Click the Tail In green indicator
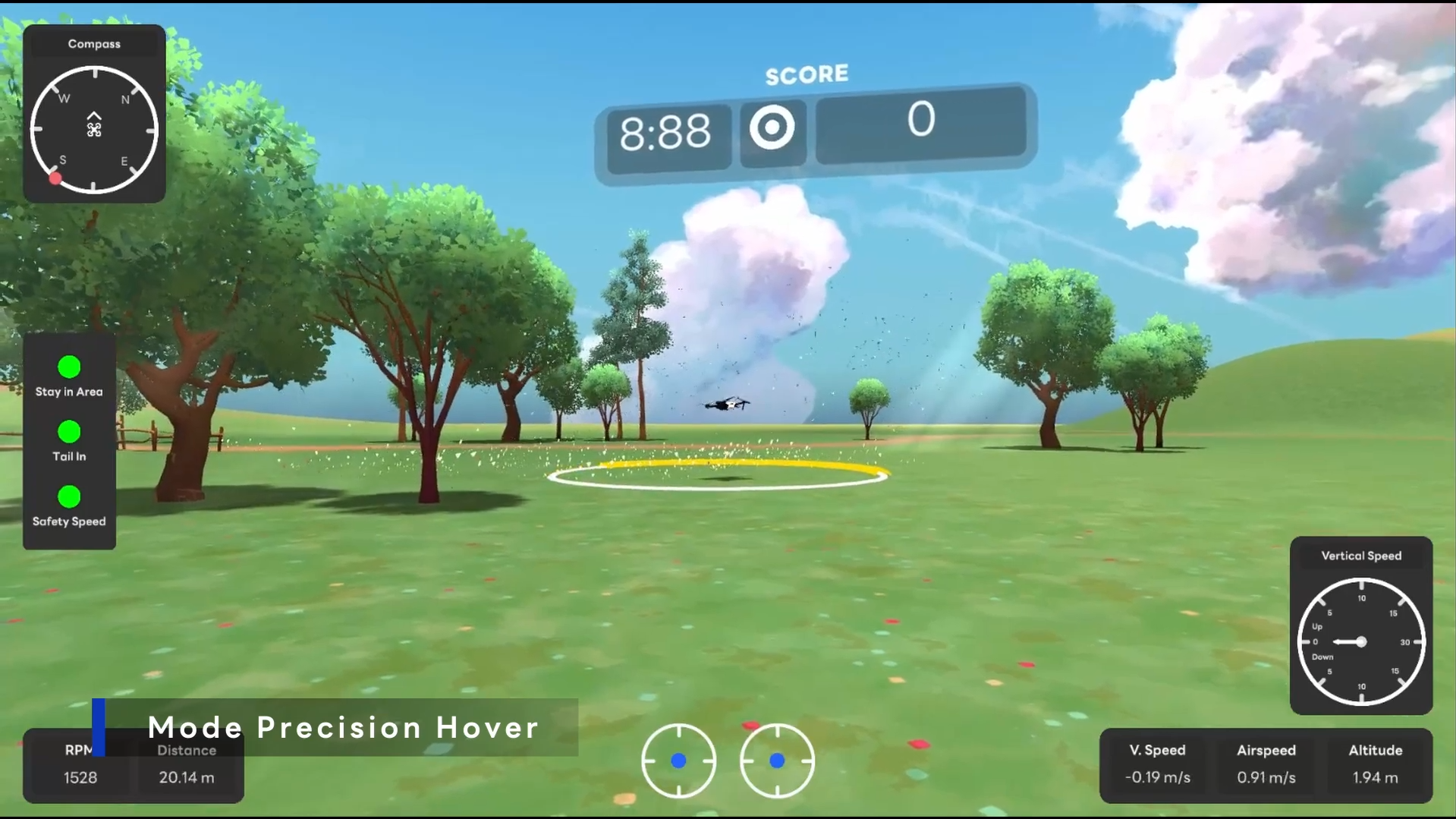 click(x=69, y=432)
